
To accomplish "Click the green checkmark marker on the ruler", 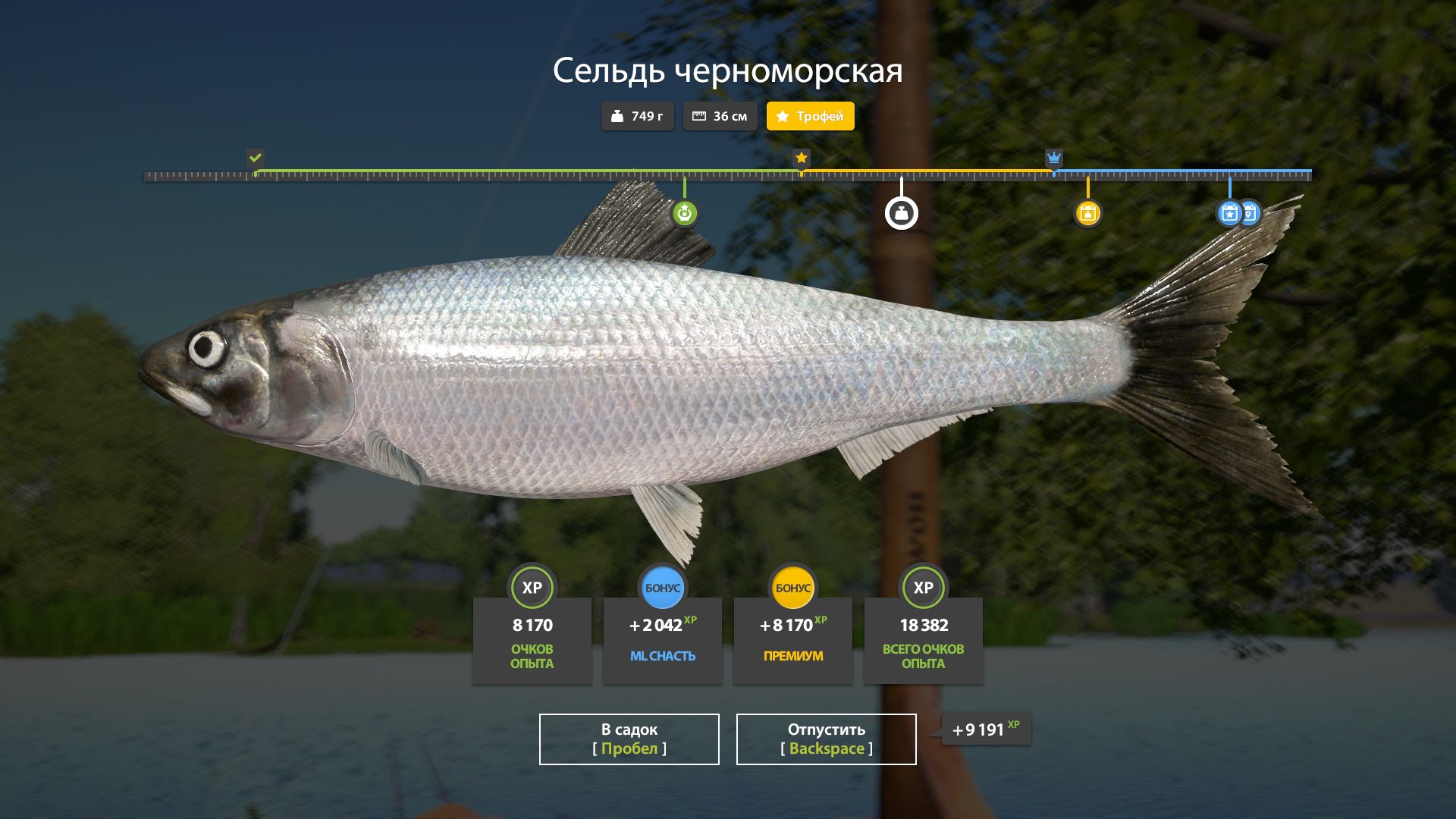I will tap(256, 158).
